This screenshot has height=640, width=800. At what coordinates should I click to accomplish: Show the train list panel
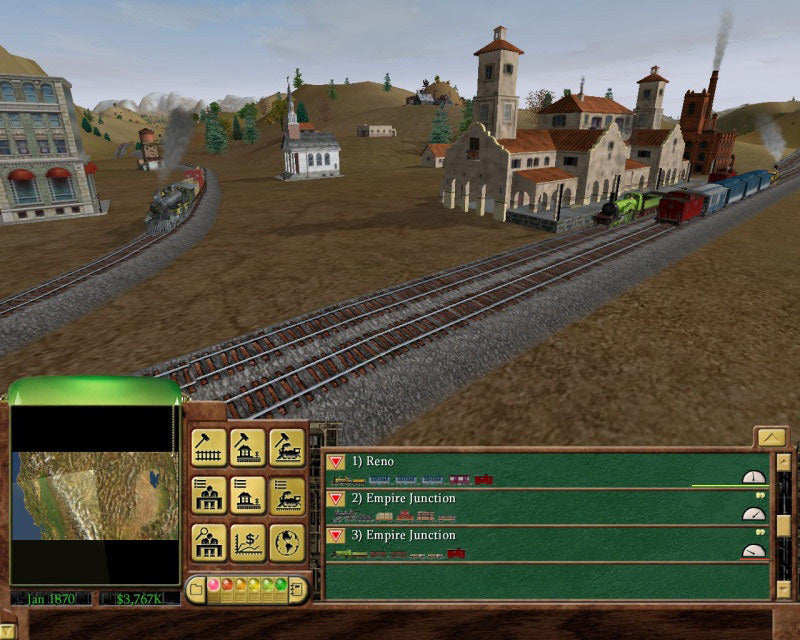(x=287, y=495)
